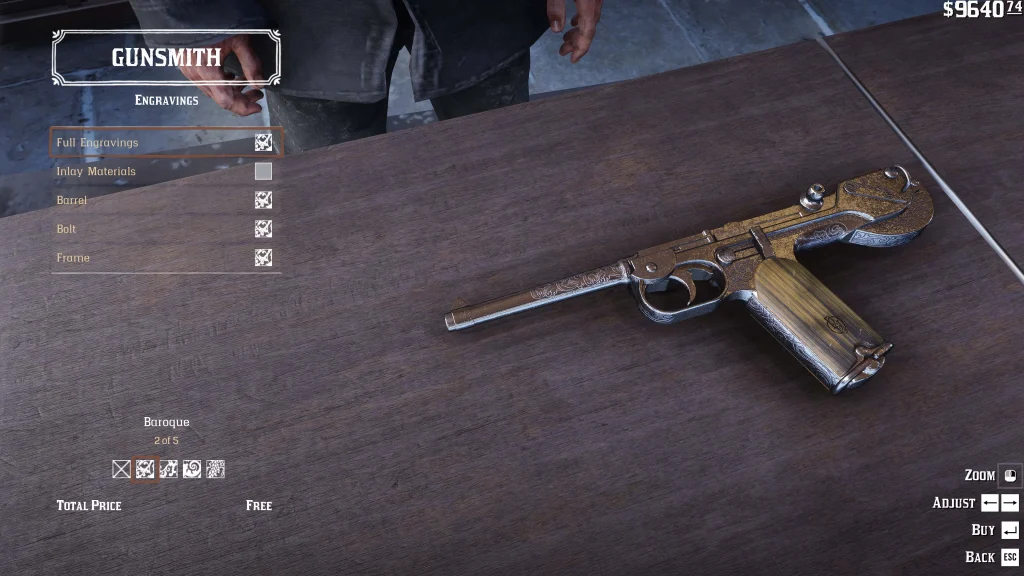Viewport: 1024px width, 576px height.
Task: Select the Full Engravings menu entry
Action: pos(166,143)
